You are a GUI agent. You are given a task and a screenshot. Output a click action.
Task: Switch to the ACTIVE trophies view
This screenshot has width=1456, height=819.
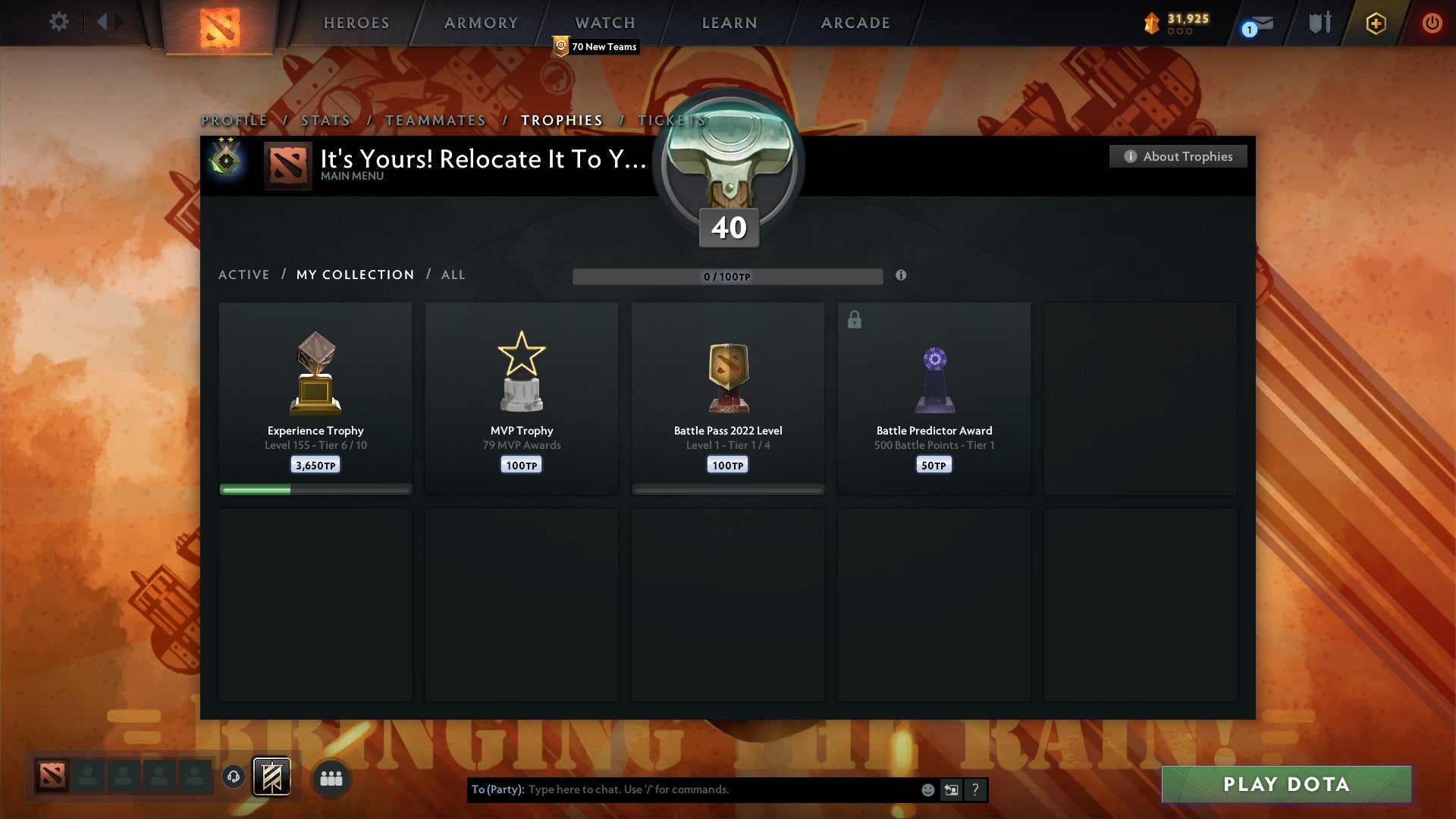(244, 275)
